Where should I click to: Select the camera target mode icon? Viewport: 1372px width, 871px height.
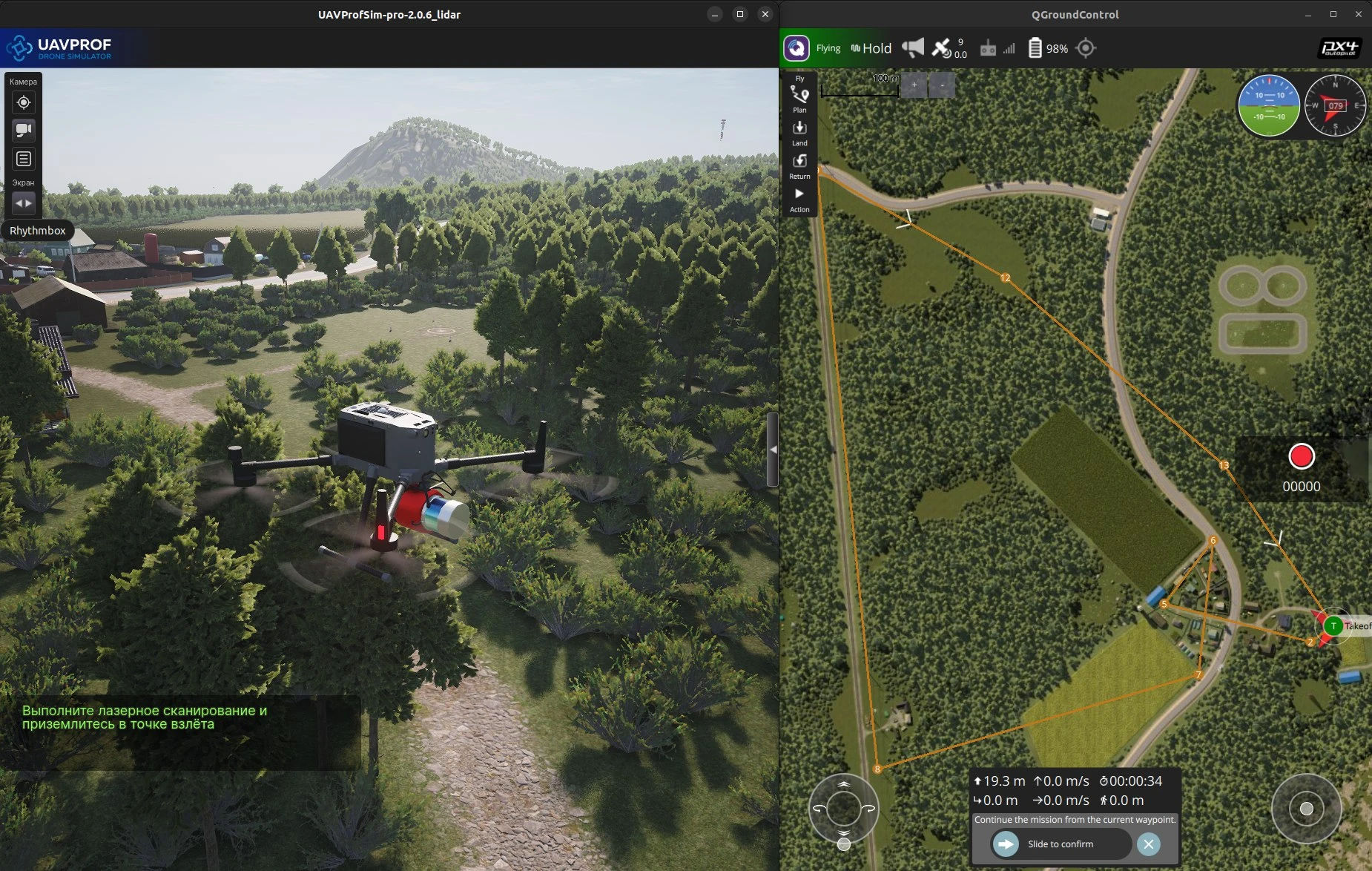point(24,102)
